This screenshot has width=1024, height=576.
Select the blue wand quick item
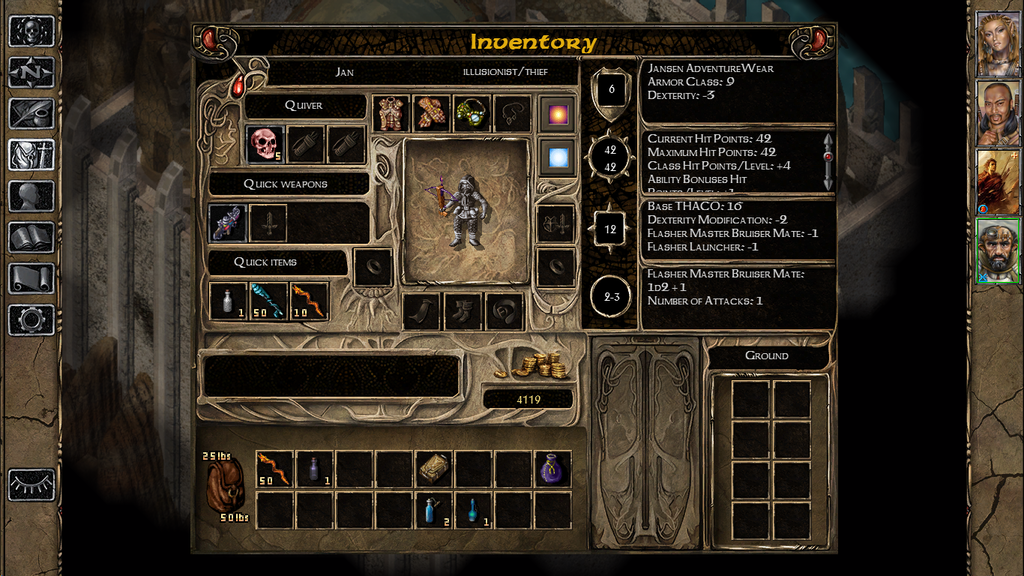(x=268, y=301)
